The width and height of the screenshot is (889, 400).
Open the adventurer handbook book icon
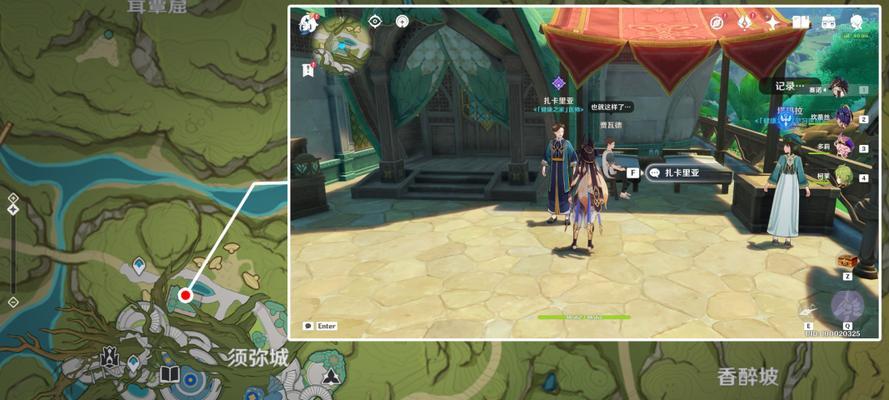point(801,22)
